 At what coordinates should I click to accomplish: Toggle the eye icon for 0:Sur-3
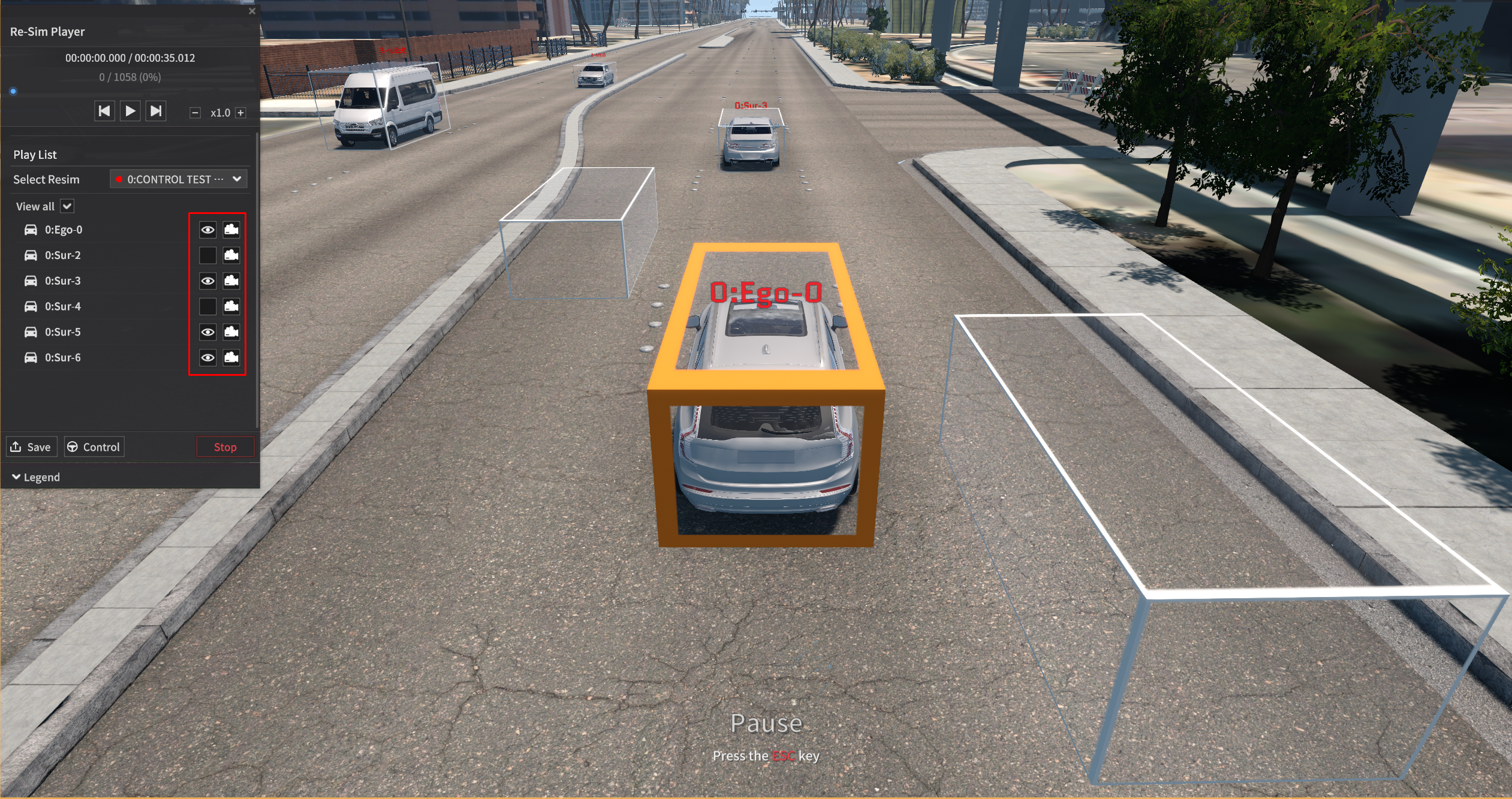[207, 281]
